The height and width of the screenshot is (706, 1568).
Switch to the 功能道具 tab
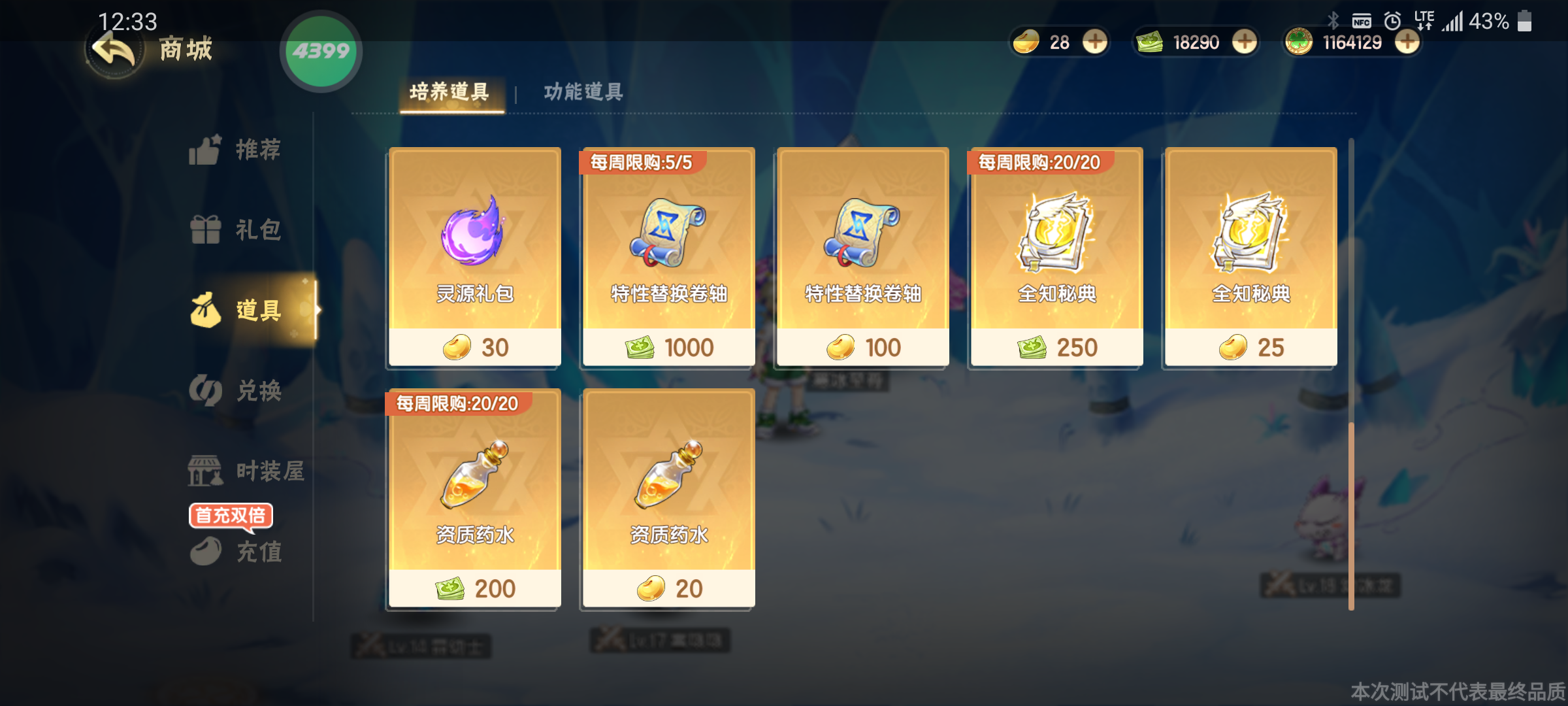click(x=581, y=92)
